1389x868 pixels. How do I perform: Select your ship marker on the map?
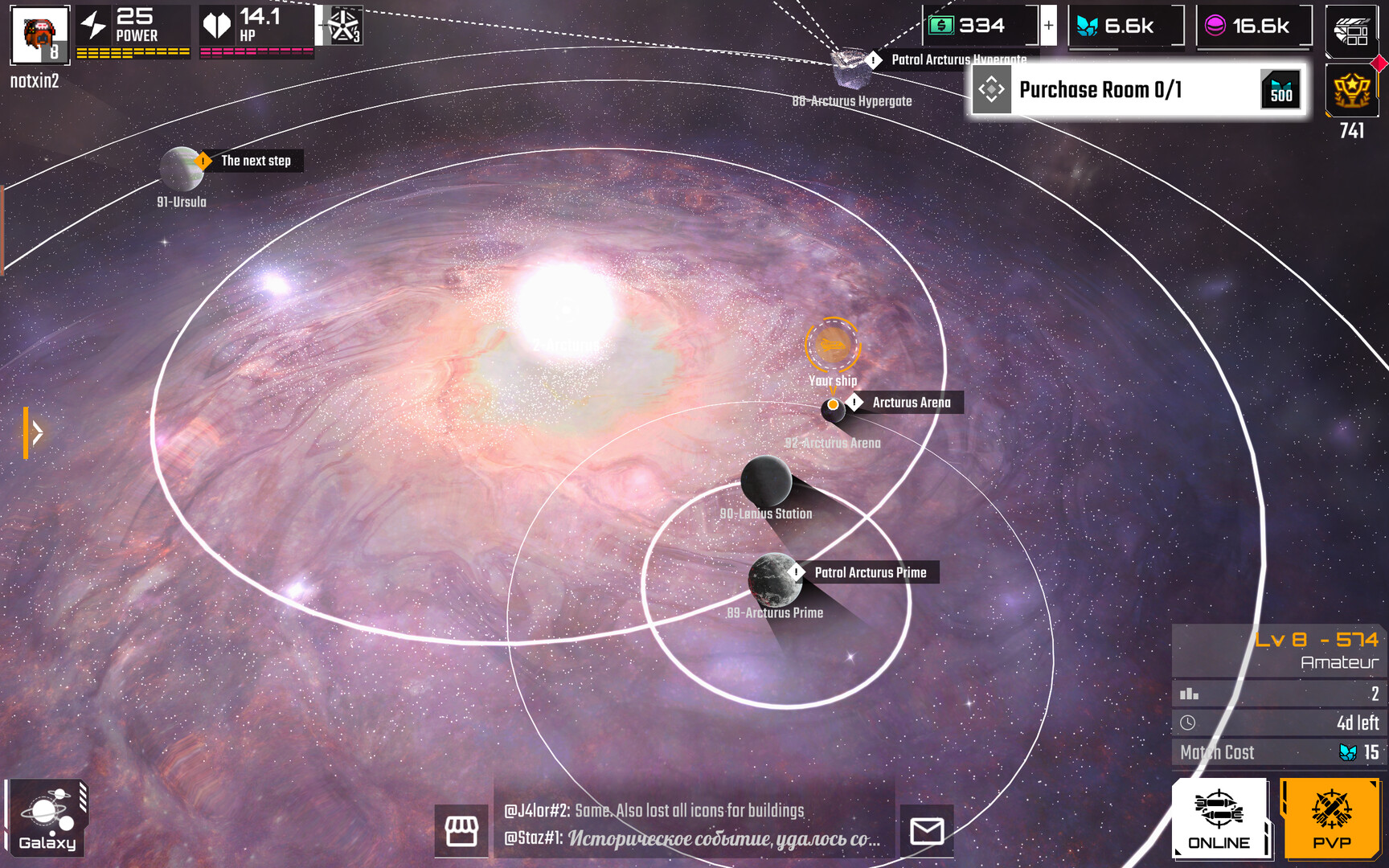833,346
